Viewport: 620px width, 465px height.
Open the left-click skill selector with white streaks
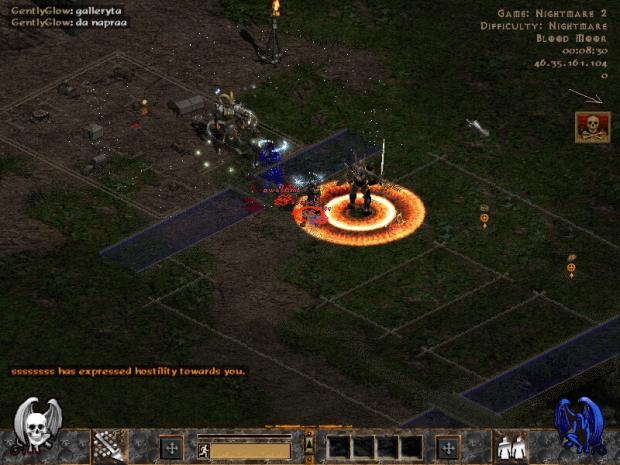(x=108, y=446)
